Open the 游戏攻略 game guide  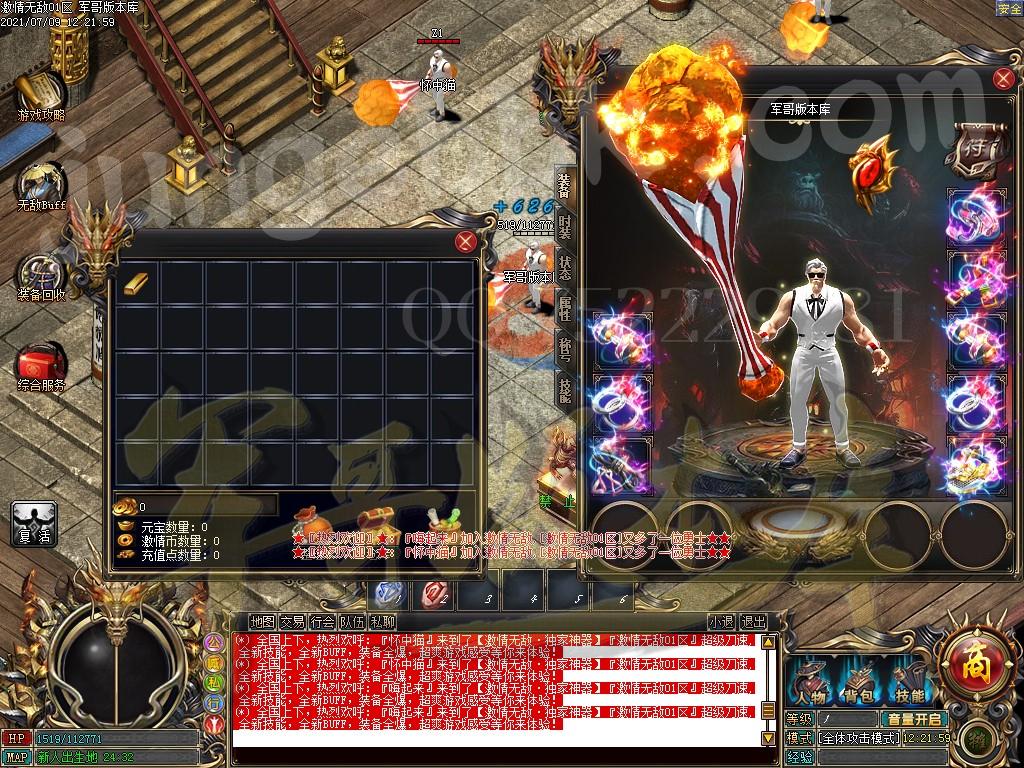pyautogui.click(x=40, y=95)
